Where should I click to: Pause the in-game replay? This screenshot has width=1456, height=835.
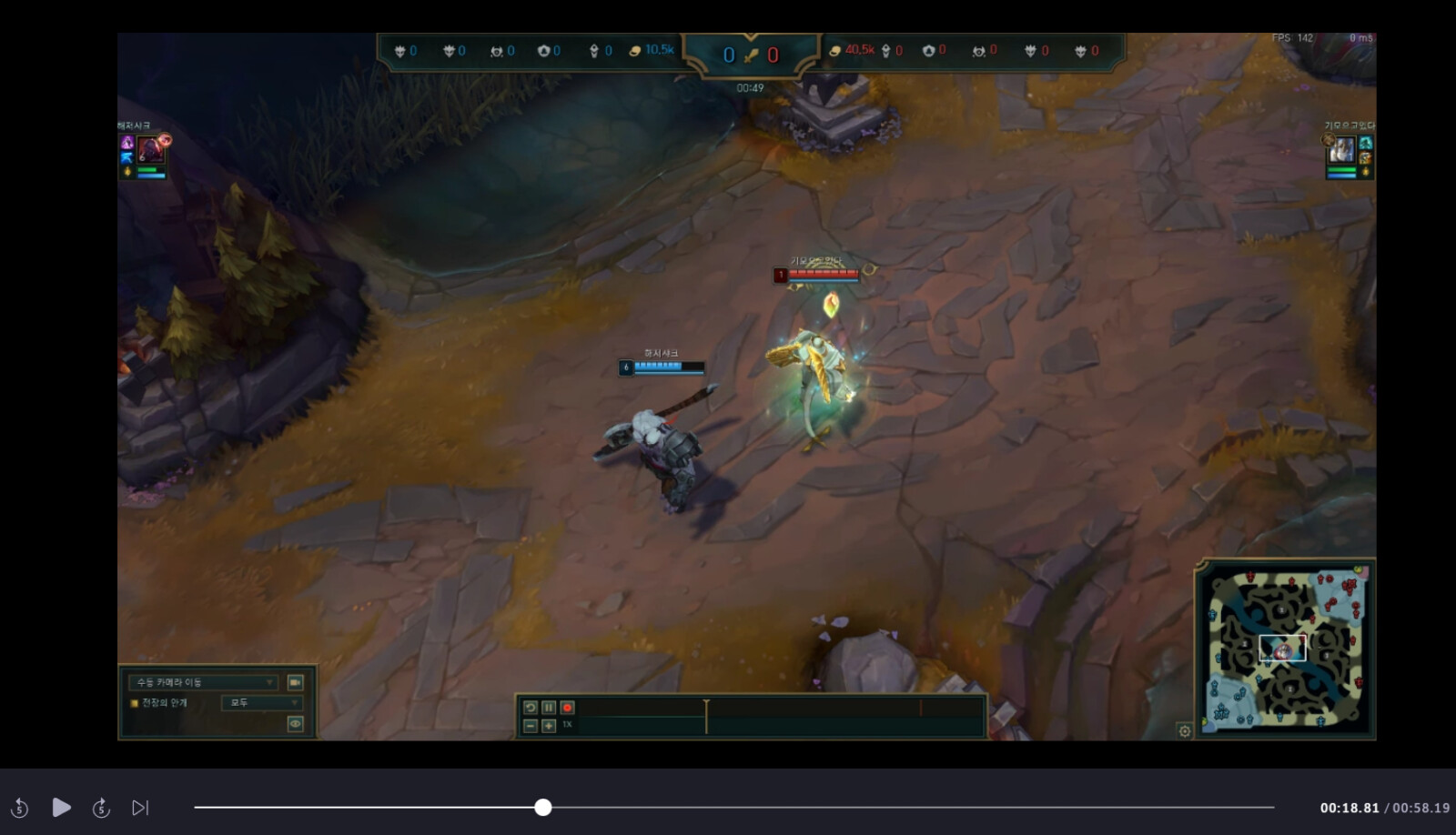click(x=549, y=708)
